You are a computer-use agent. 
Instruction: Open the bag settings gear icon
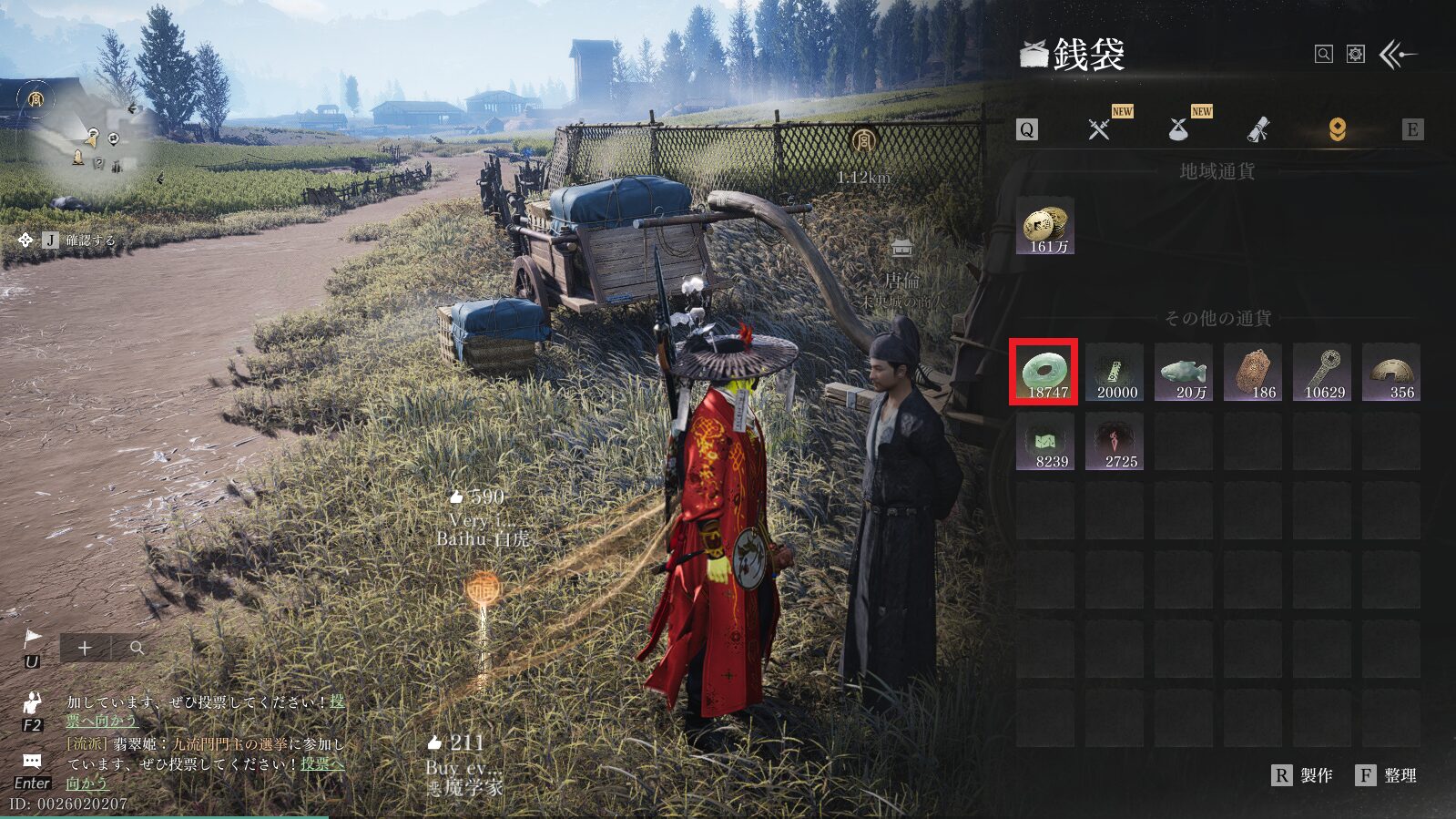[x=1356, y=55]
